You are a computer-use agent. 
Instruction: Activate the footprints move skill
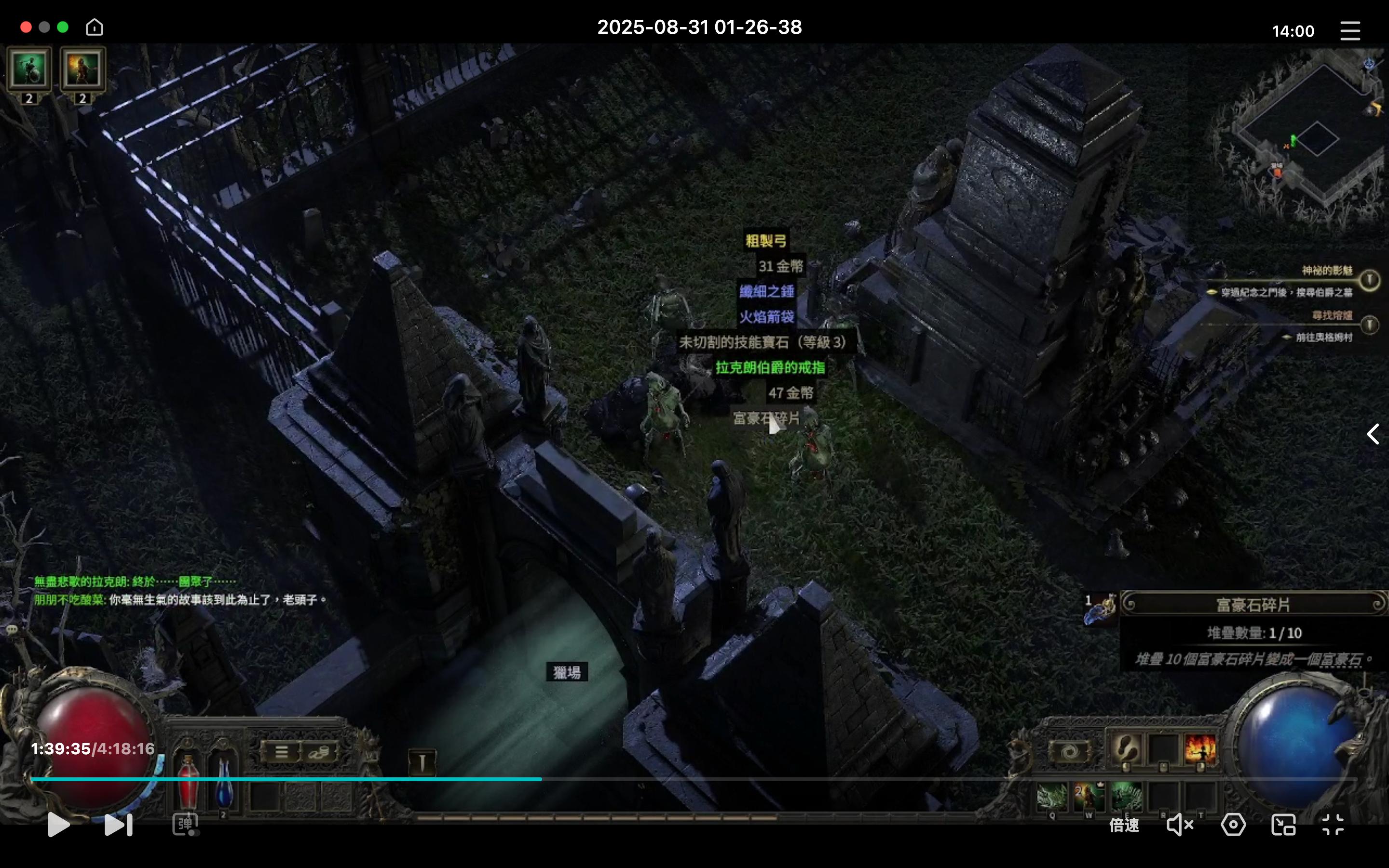1126,749
